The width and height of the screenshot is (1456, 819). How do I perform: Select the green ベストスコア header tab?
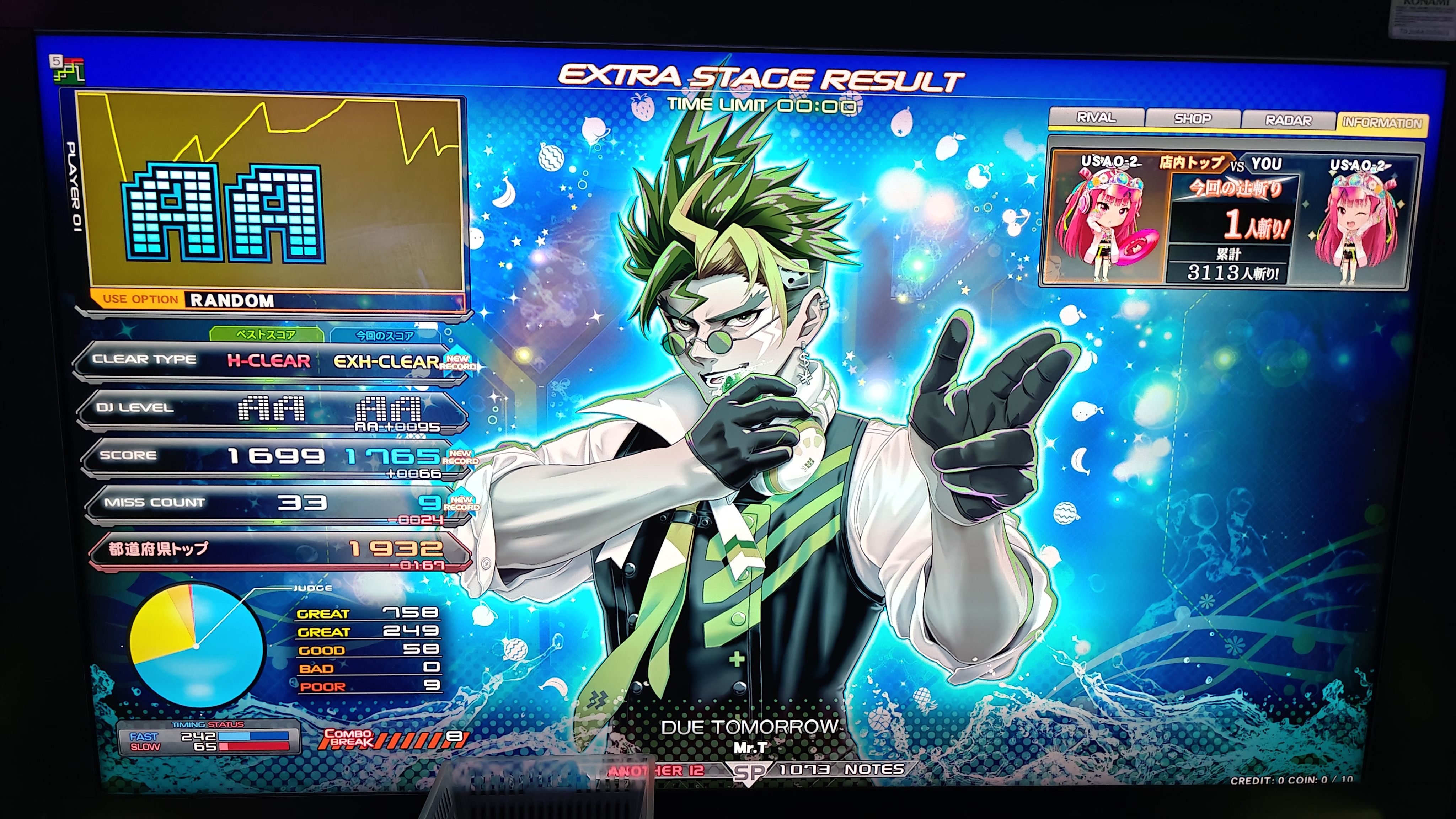click(266, 334)
